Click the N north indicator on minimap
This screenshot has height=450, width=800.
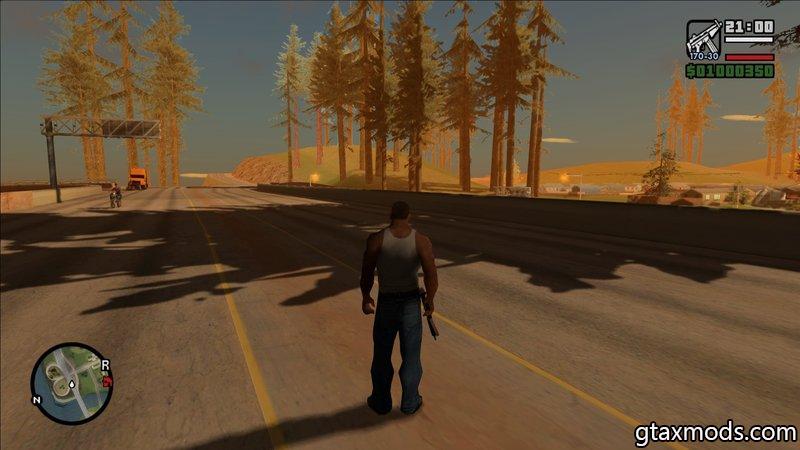coord(36,399)
